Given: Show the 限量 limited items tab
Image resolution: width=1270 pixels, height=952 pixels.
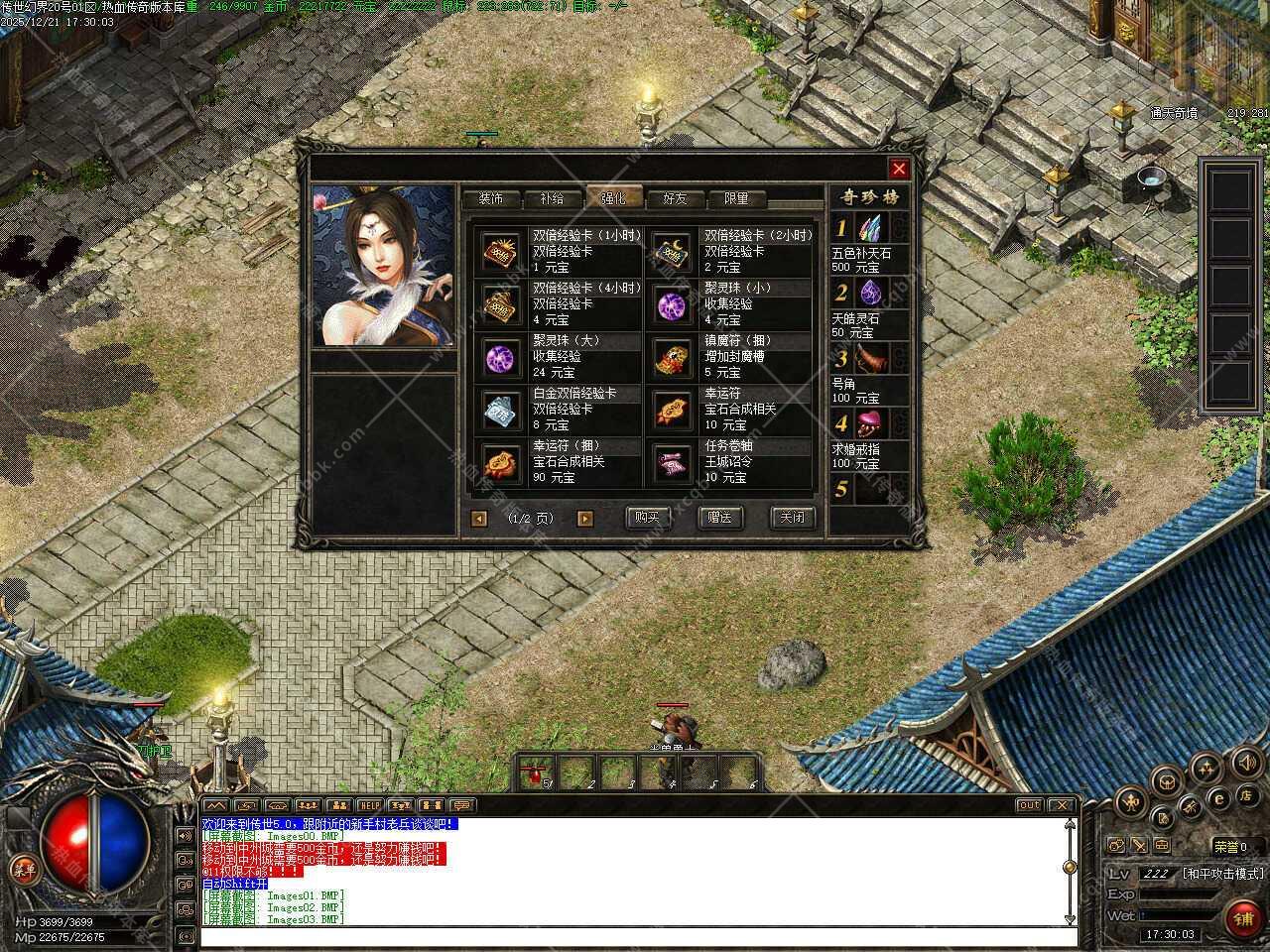Looking at the screenshot, I should pyautogui.click(x=736, y=198).
